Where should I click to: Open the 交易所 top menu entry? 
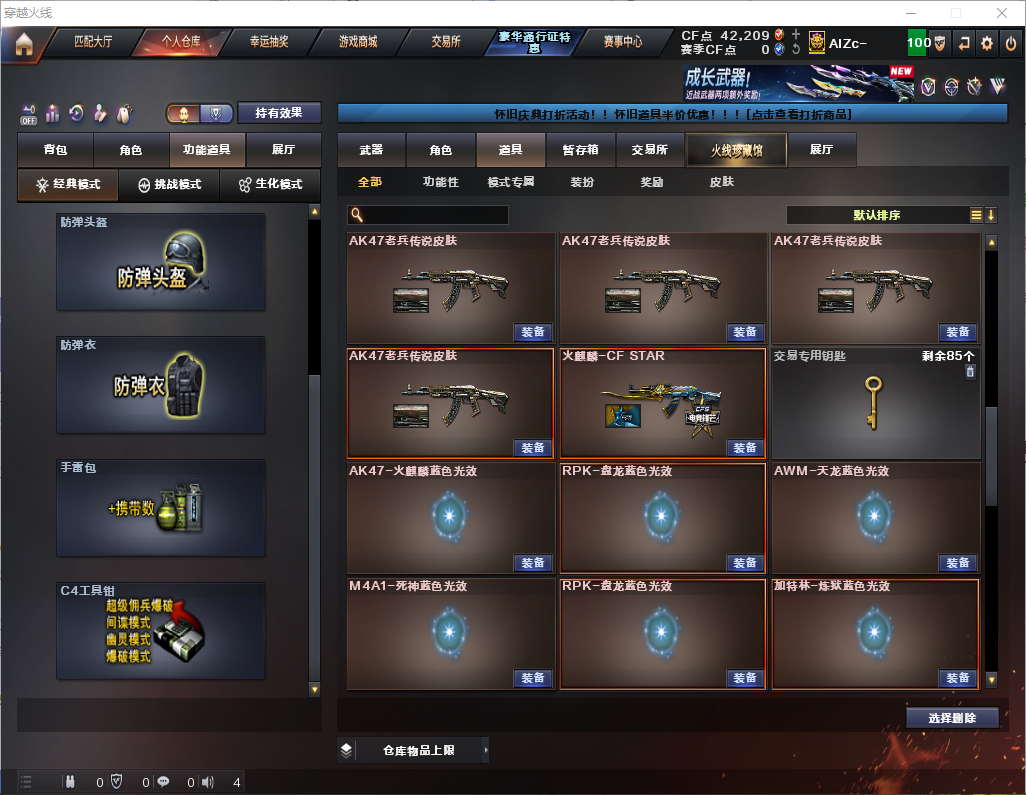click(x=446, y=43)
